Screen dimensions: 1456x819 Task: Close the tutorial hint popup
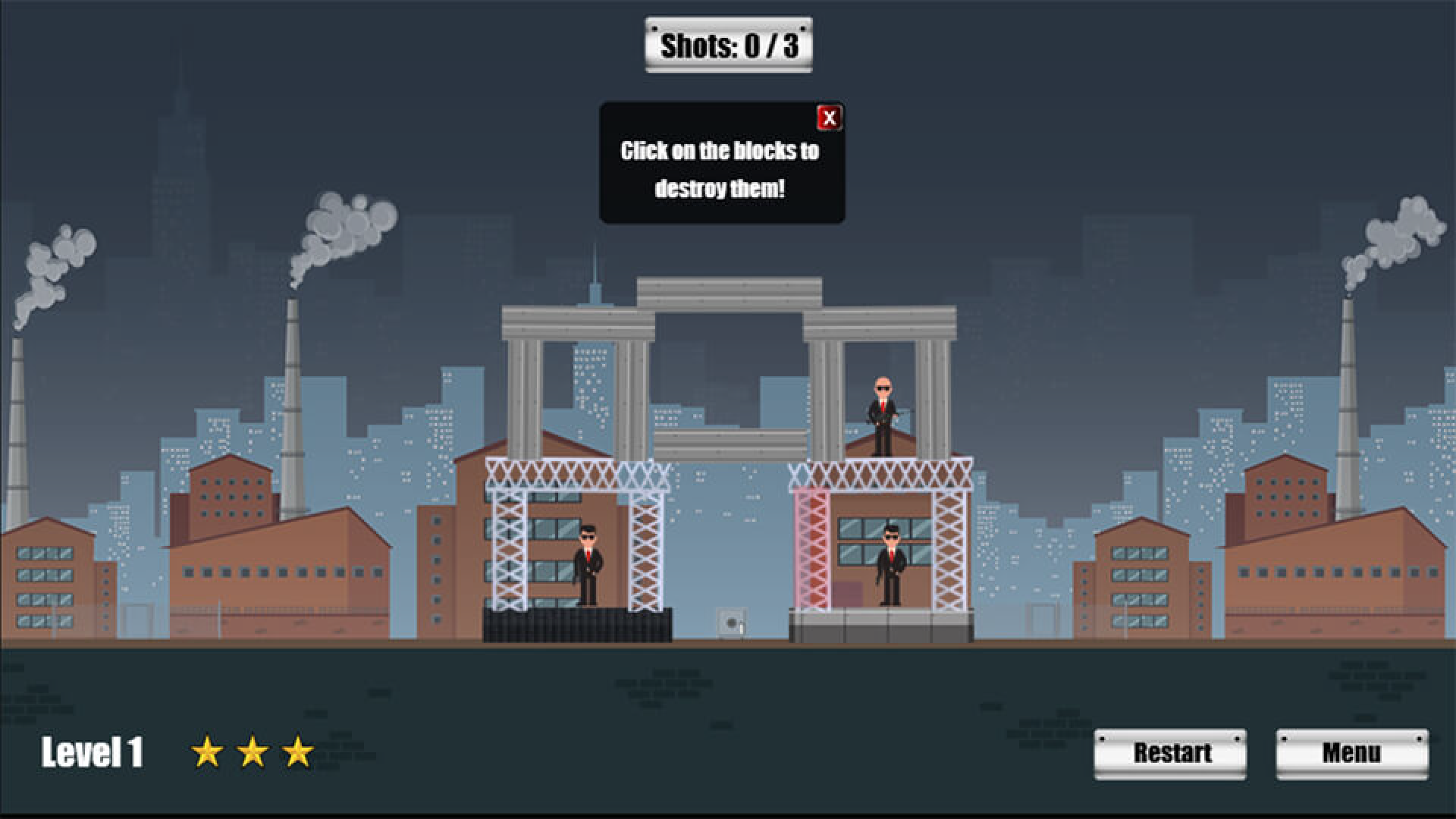click(829, 118)
